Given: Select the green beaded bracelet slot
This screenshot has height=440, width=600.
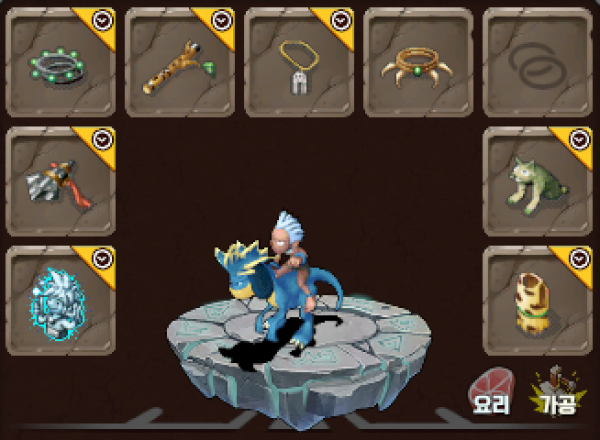Looking at the screenshot, I should point(61,62).
